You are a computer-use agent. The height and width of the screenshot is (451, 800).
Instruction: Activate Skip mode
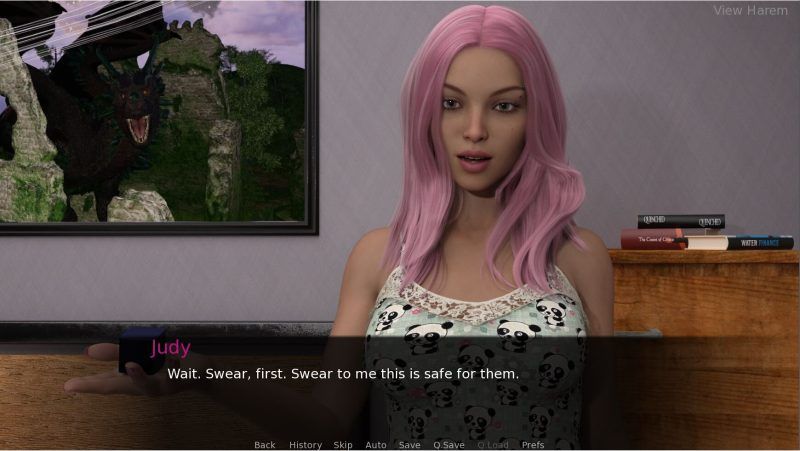(x=343, y=445)
